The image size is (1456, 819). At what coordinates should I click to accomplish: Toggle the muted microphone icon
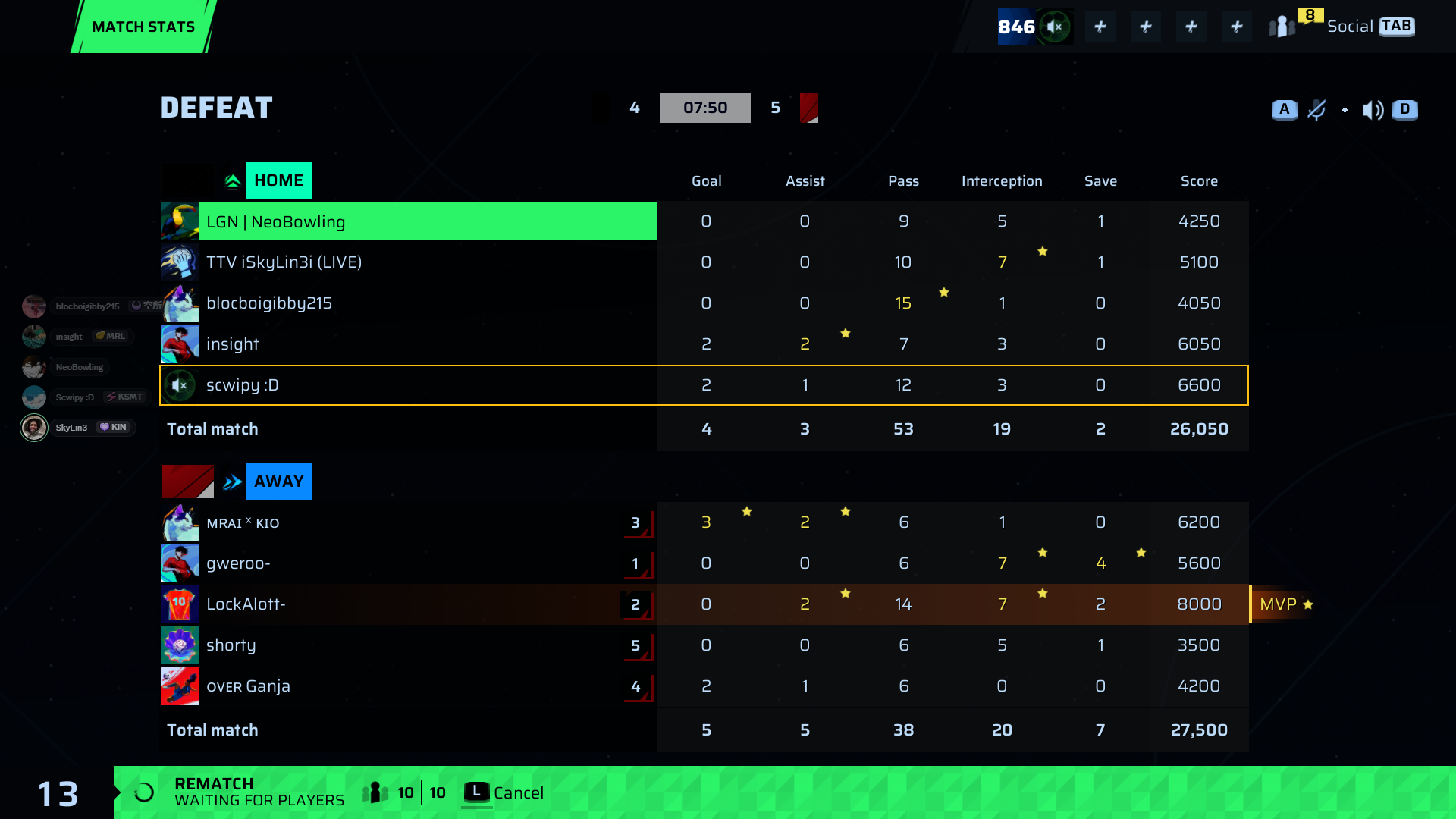(1316, 110)
